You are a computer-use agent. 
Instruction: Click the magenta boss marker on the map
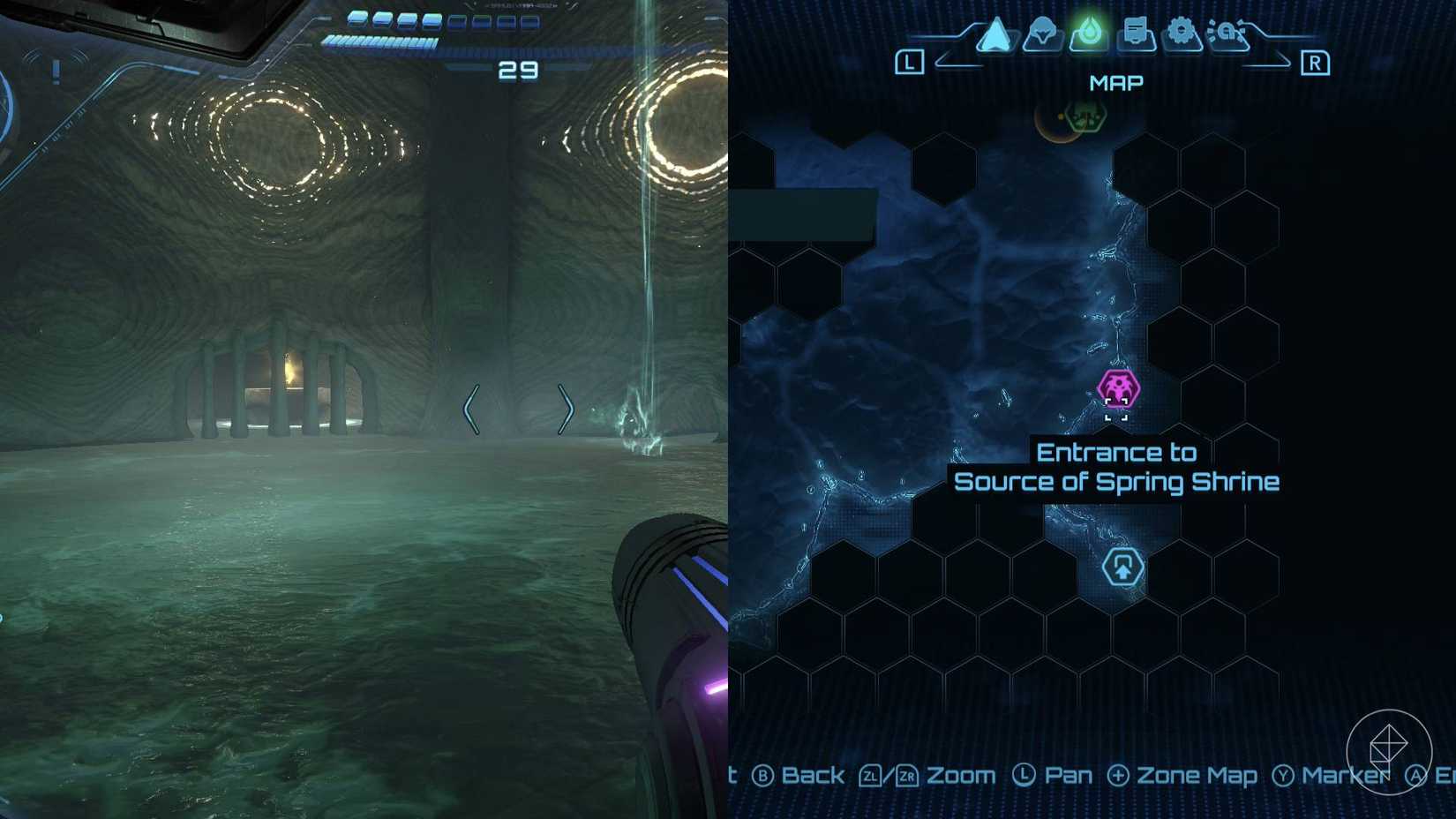click(1117, 387)
